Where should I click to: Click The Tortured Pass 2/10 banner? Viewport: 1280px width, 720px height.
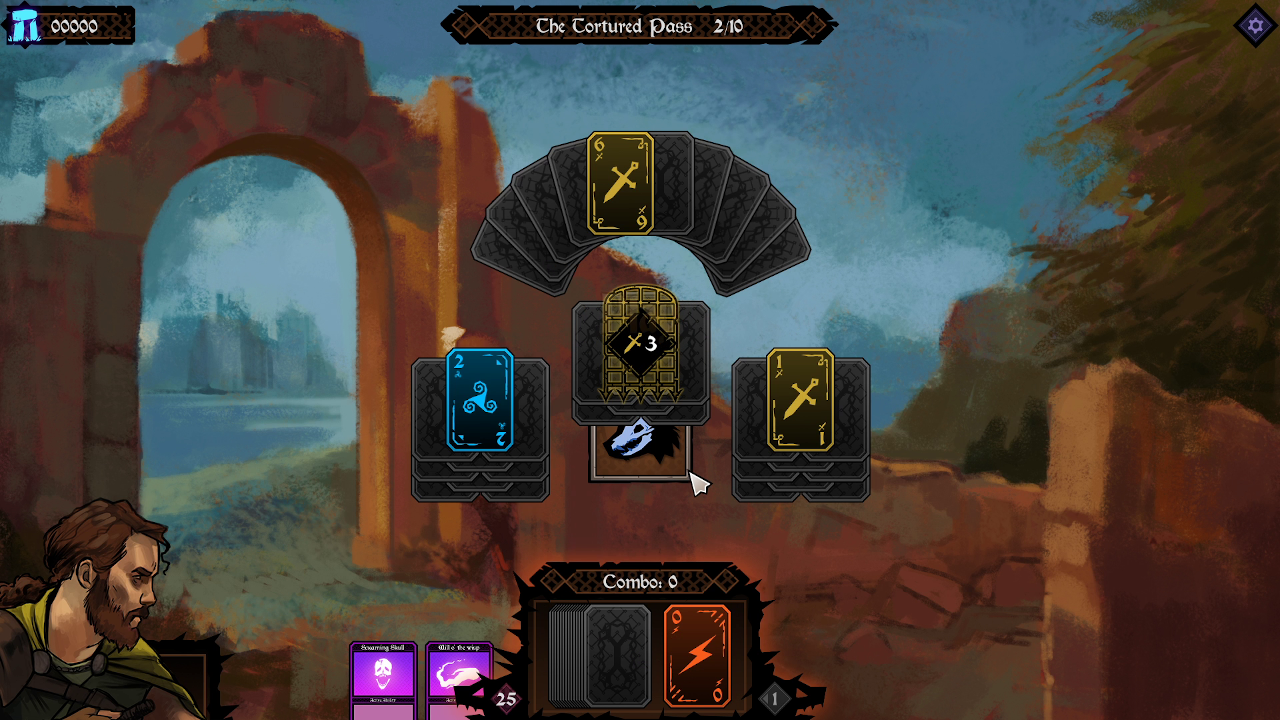pyautogui.click(x=640, y=26)
